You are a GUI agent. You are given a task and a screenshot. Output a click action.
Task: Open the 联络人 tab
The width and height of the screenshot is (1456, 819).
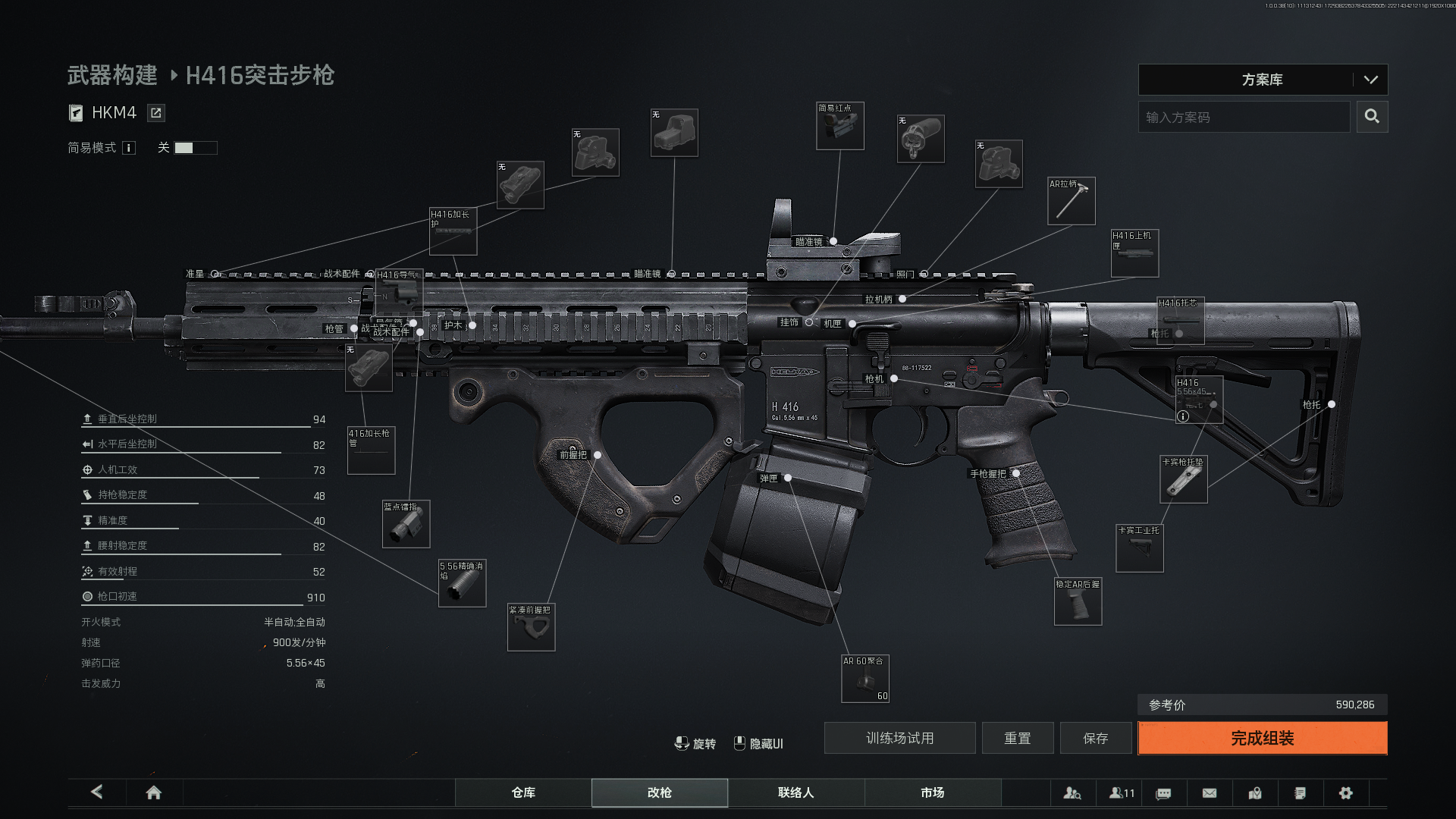tap(795, 792)
